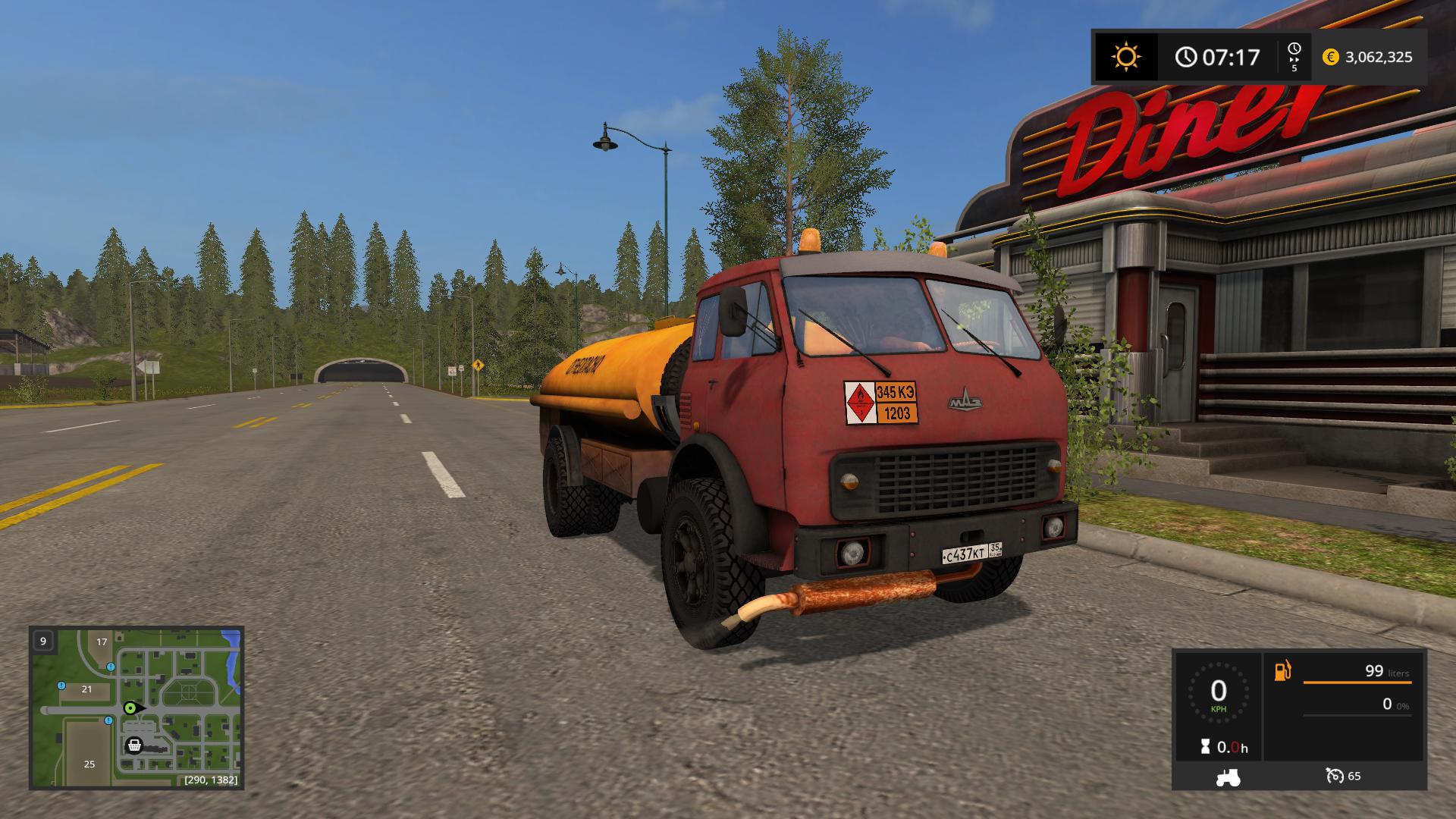The image size is (1456, 819).
Task: Select field 17 on the minimap
Action: point(102,642)
